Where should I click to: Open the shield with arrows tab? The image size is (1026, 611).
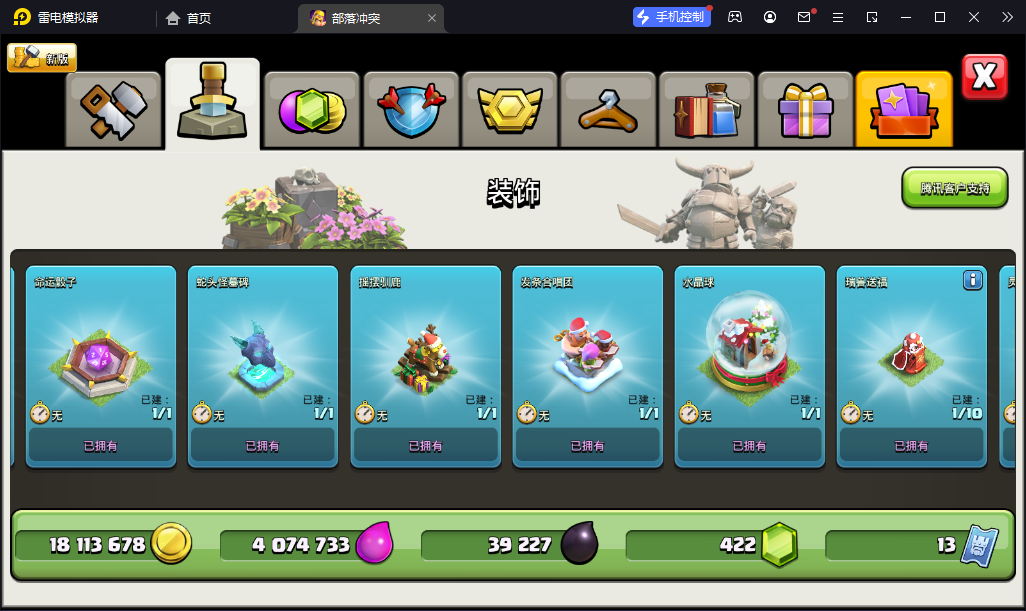click(409, 109)
